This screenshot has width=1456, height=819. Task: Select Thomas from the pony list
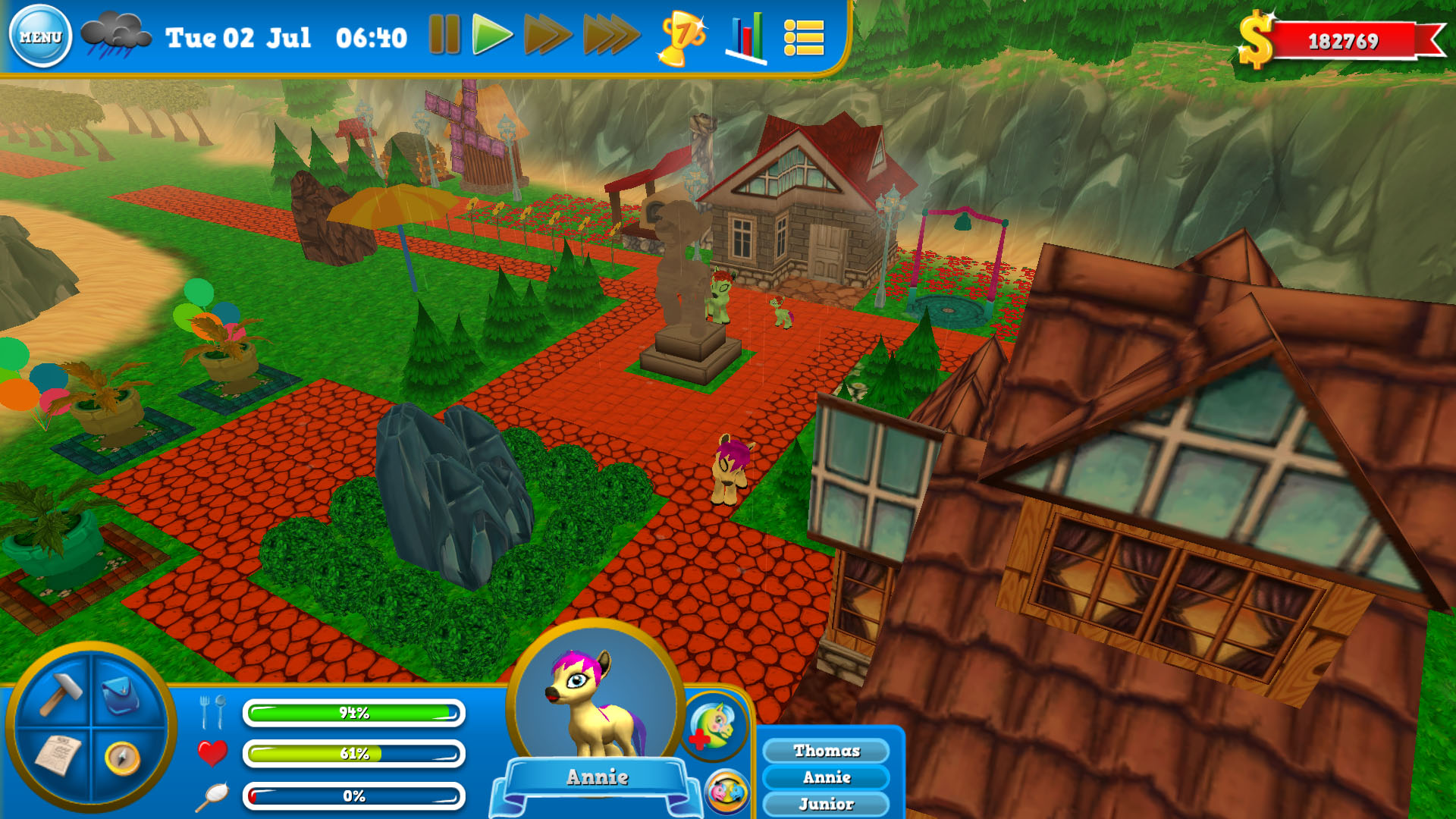tap(826, 751)
